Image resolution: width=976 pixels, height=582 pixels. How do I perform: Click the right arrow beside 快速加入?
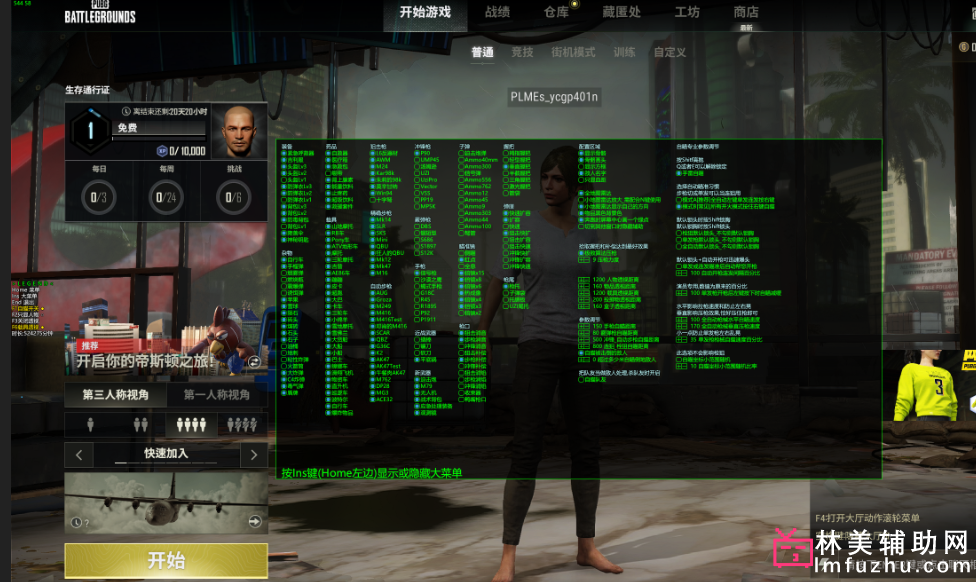click(x=254, y=455)
